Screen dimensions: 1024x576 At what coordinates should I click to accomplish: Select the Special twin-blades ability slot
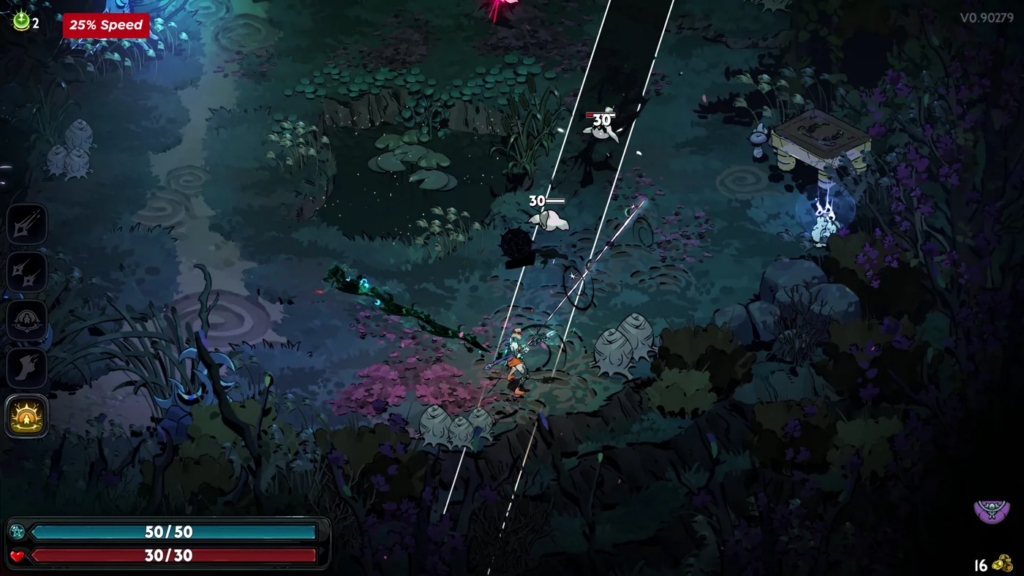pos(26,271)
